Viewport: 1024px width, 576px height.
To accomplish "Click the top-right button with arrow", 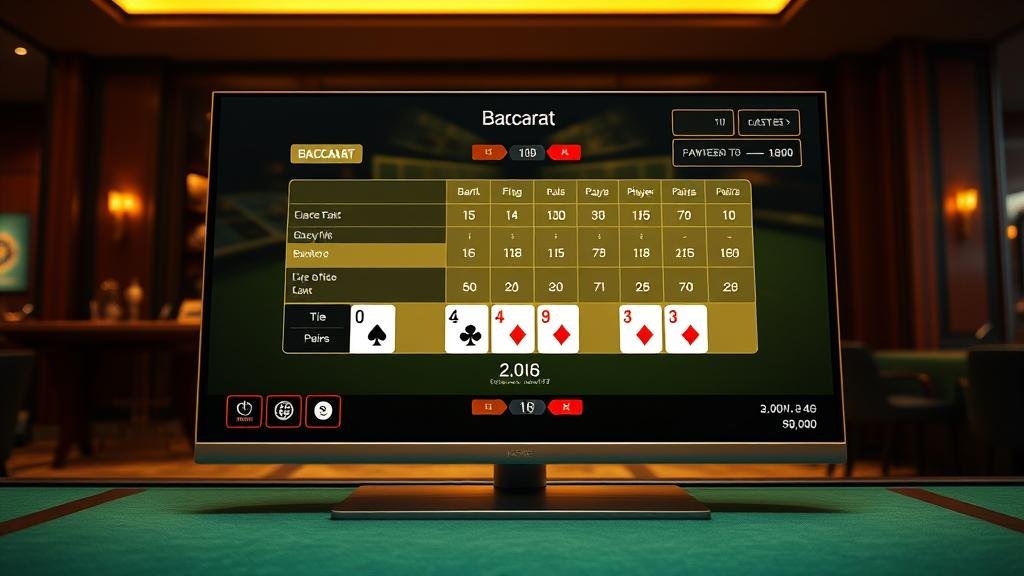I will point(768,123).
